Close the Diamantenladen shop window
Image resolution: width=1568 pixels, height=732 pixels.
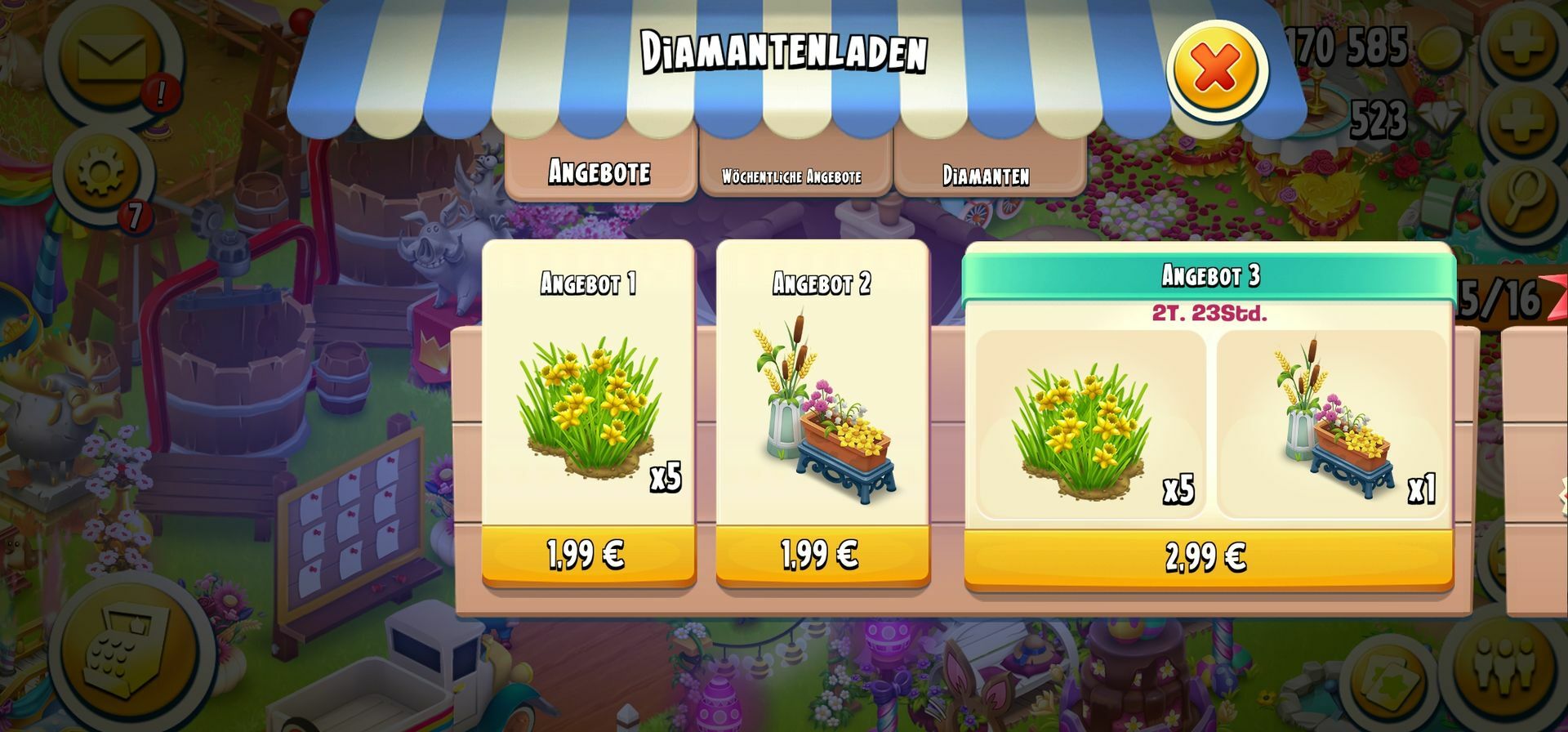[1216, 69]
